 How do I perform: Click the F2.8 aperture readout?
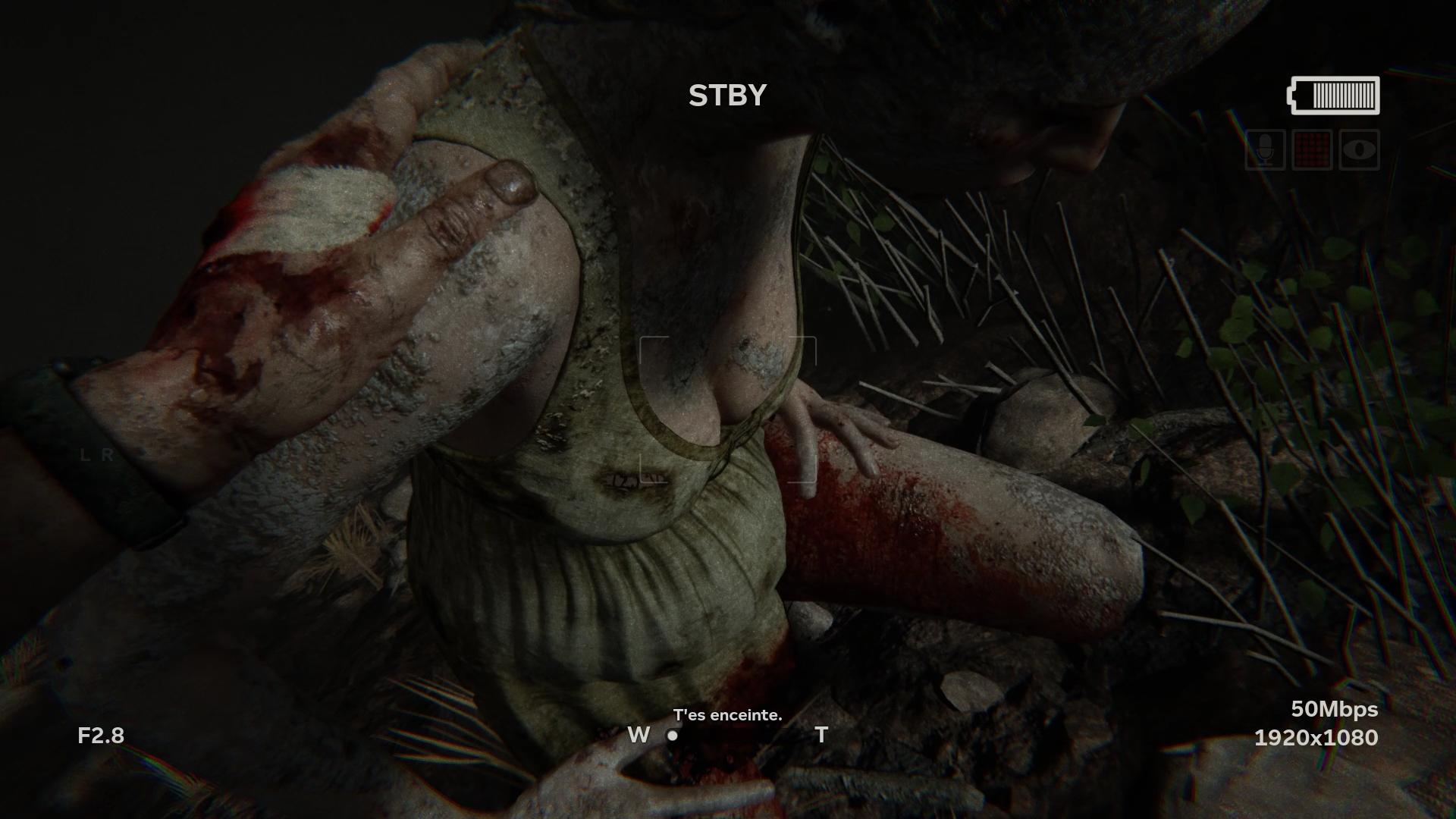click(x=101, y=734)
